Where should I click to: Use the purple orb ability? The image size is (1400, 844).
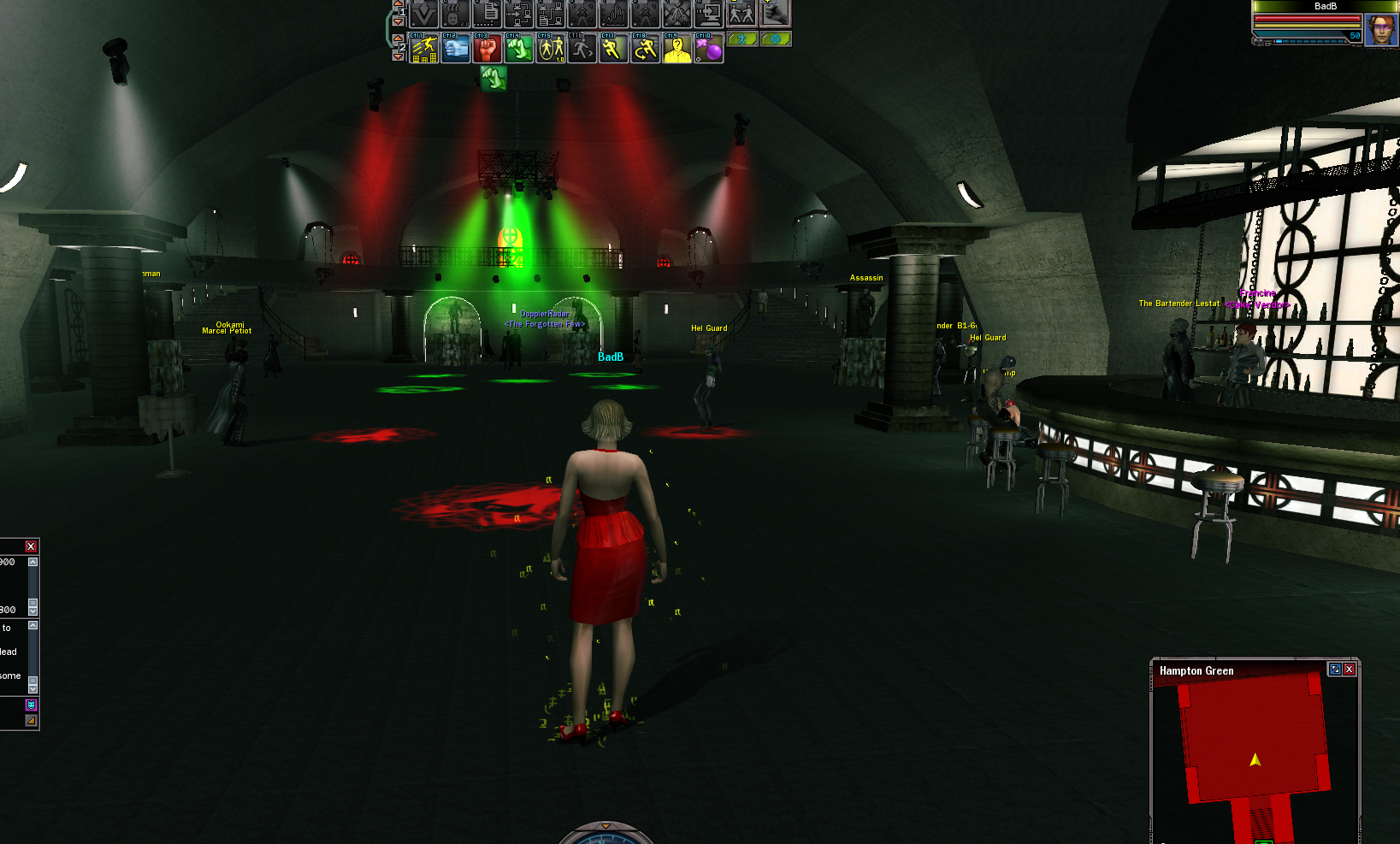coord(710,49)
